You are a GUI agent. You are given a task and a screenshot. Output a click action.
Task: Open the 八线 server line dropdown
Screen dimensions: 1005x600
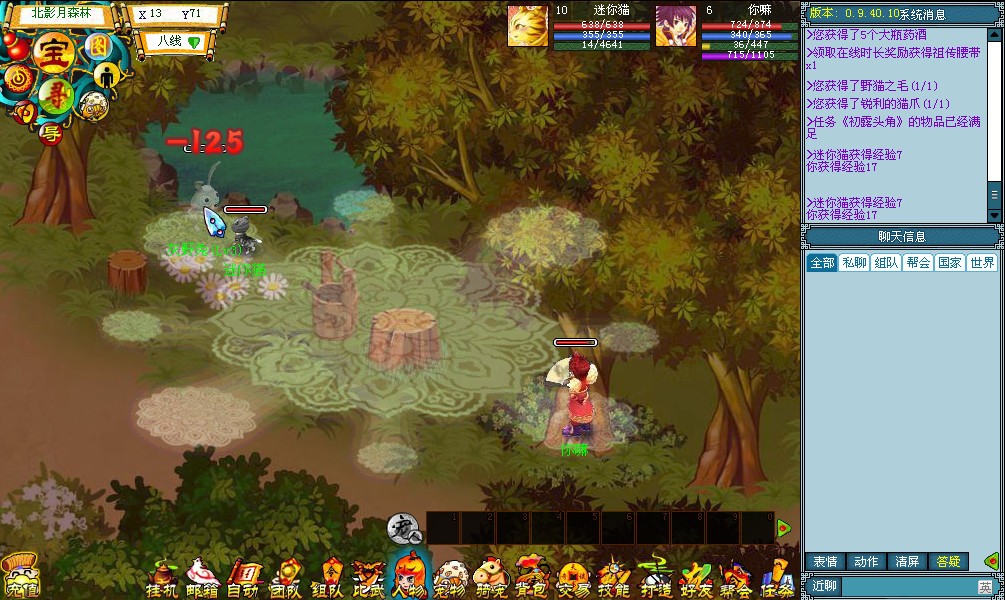(171, 42)
